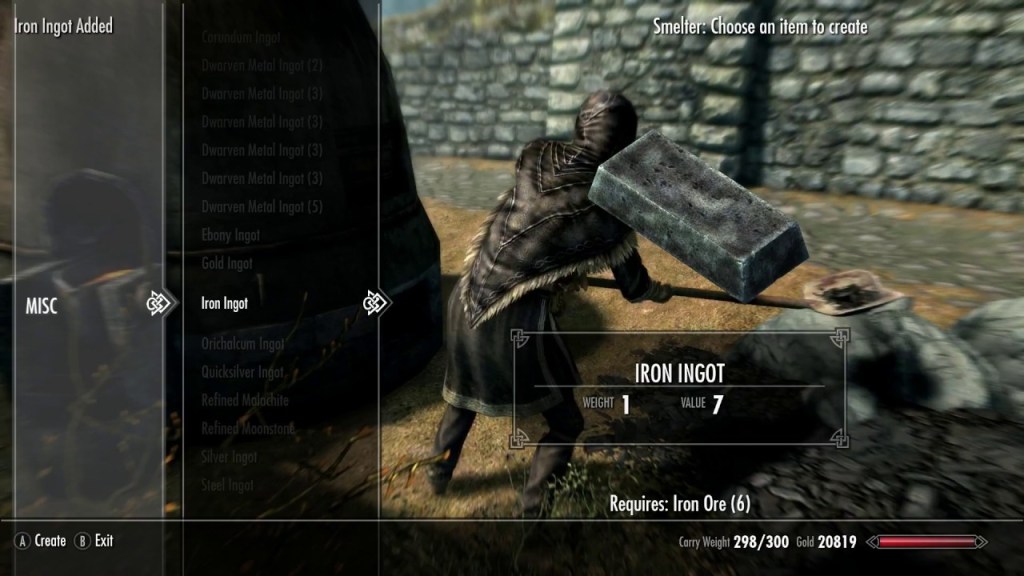Select the Dwarven Metal Ingot (2) entry

coord(262,66)
